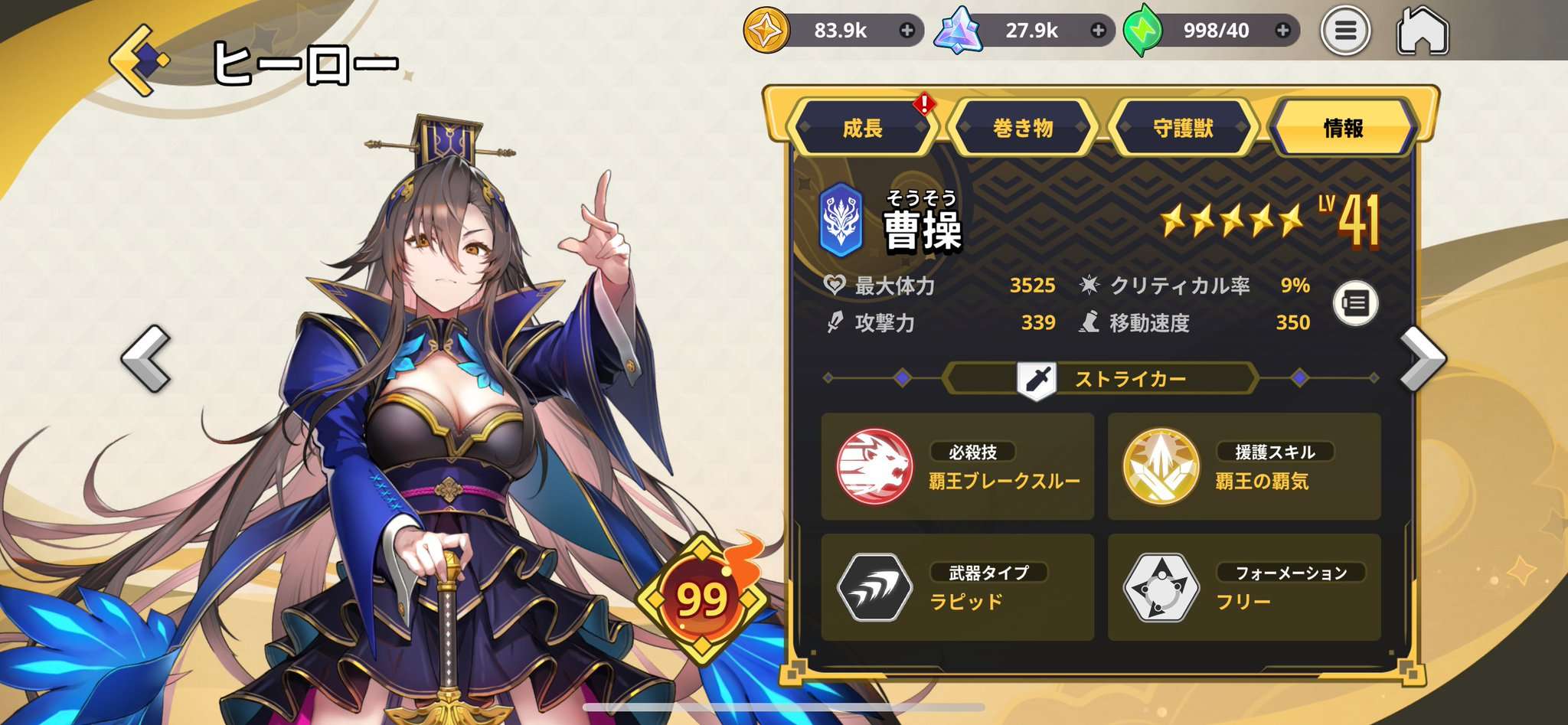
Task: Add more crystal gems
Action: pyautogui.click(x=1098, y=31)
